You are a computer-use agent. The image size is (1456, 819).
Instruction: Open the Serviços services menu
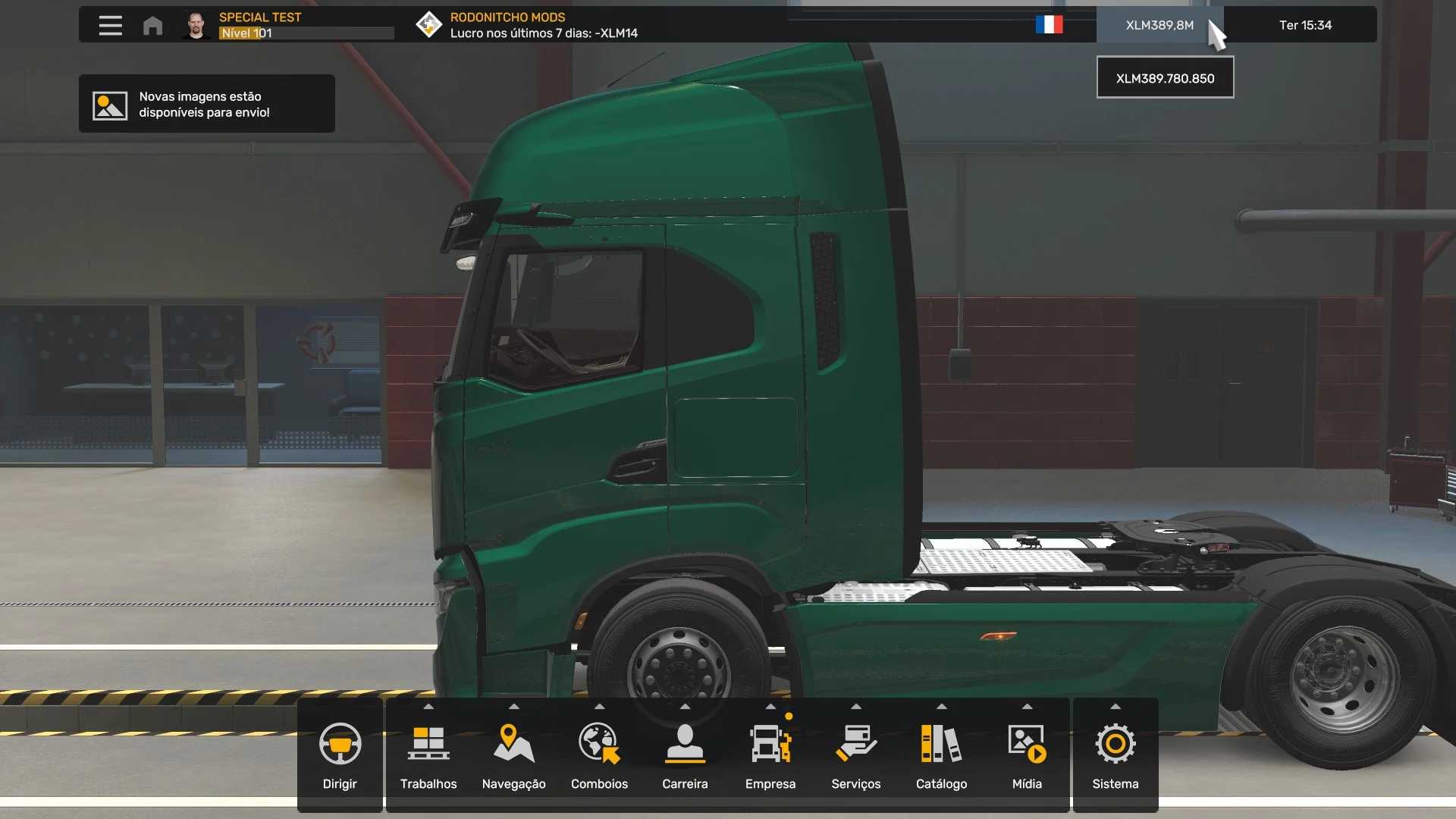click(x=855, y=755)
